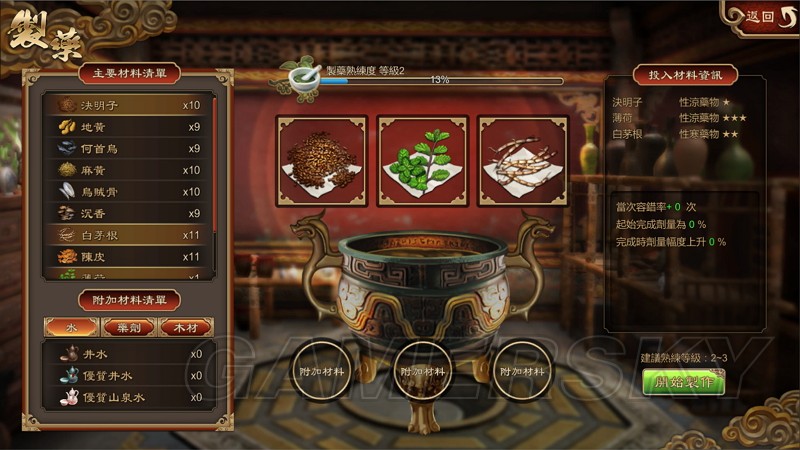800x450 pixels.
Task: Select the 陳皮 material row
Action: (x=128, y=257)
